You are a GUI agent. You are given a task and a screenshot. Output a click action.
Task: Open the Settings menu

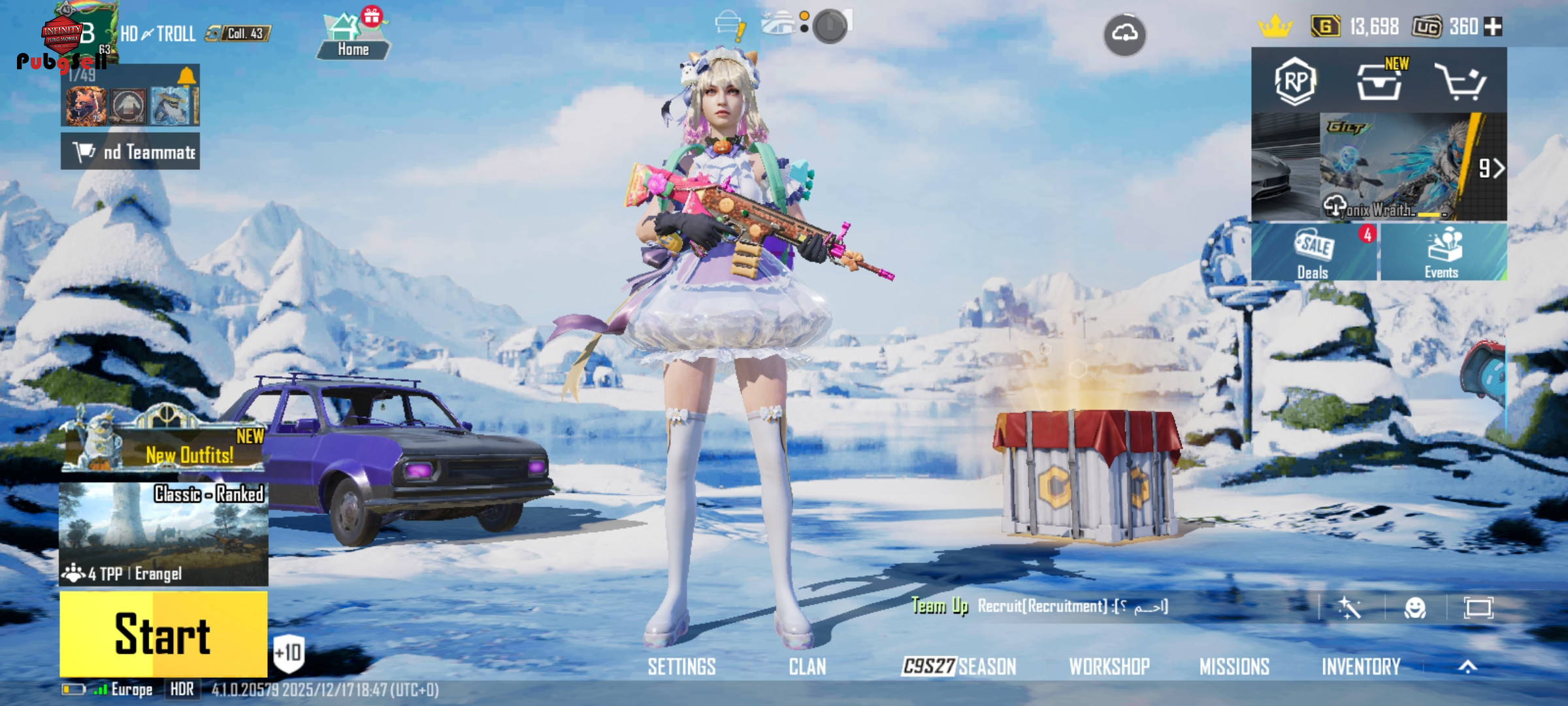pyautogui.click(x=681, y=667)
